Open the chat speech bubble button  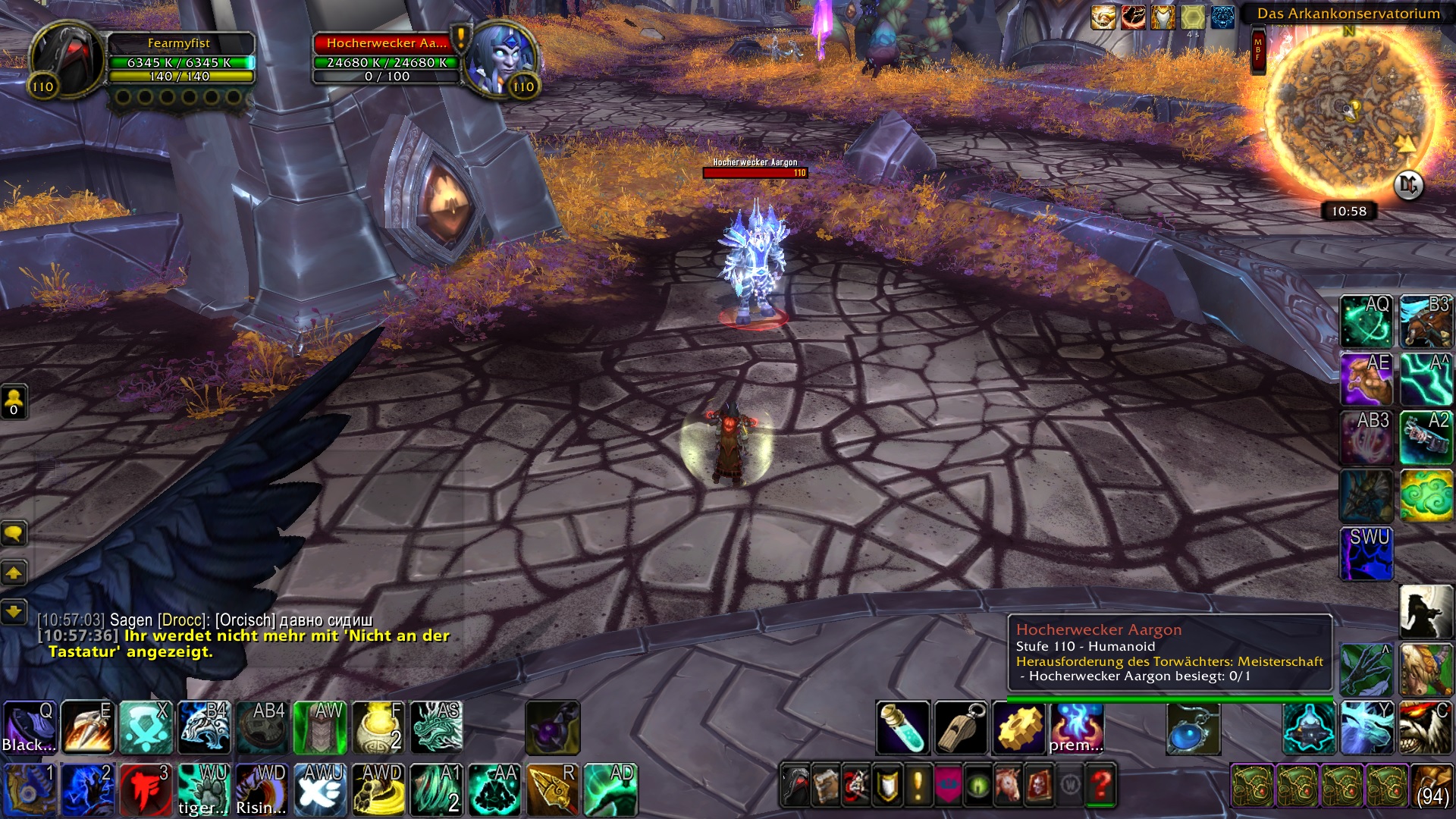tap(14, 534)
